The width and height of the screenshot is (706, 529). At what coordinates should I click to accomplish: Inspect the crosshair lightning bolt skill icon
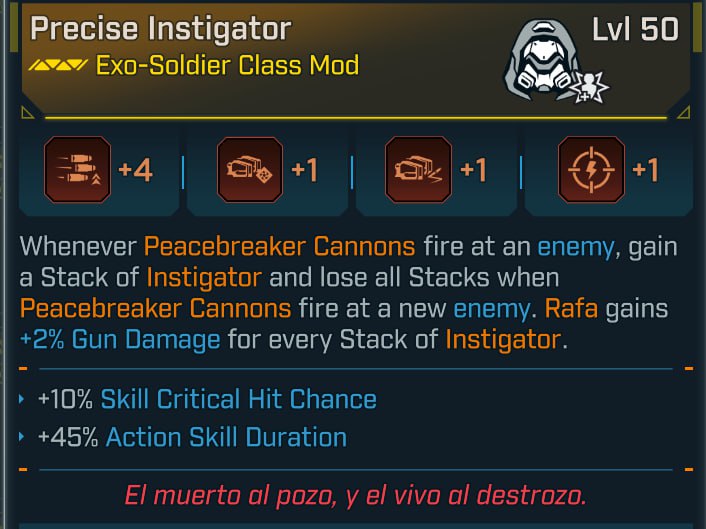click(592, 170)
